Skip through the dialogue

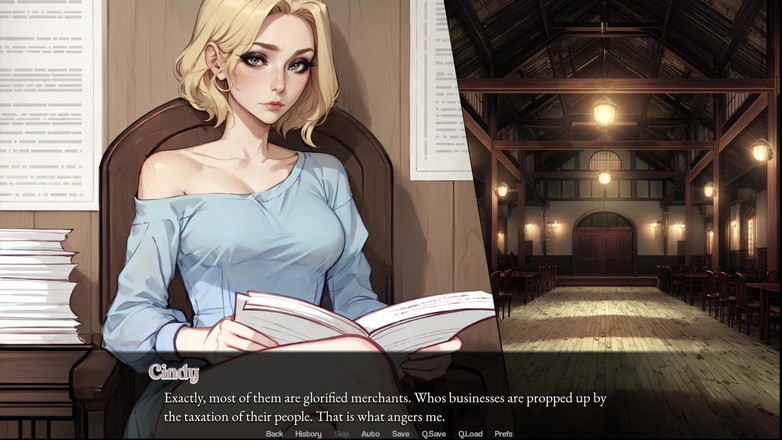coord(341,434)
